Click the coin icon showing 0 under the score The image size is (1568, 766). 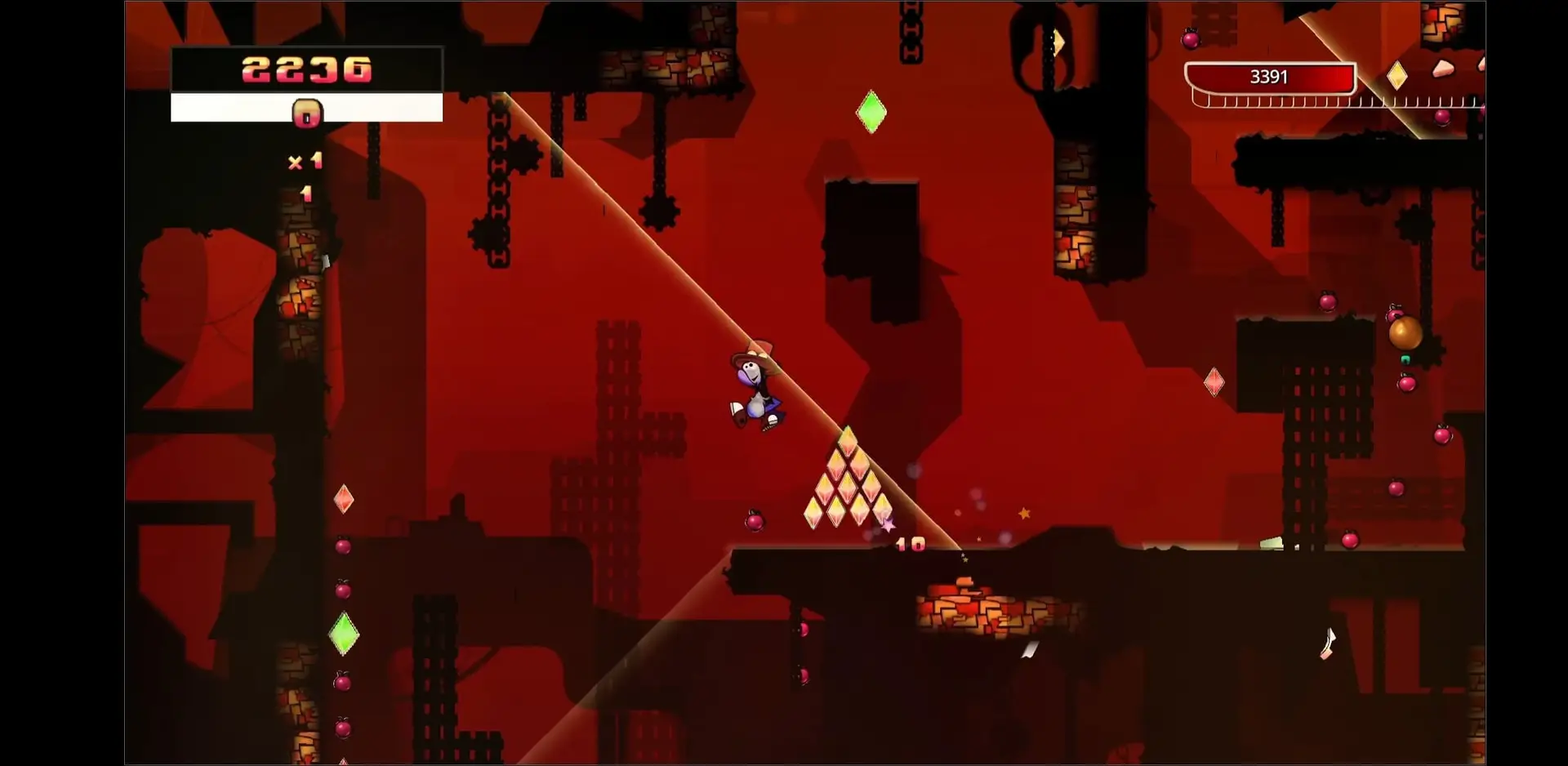click(x=305, y=113)
